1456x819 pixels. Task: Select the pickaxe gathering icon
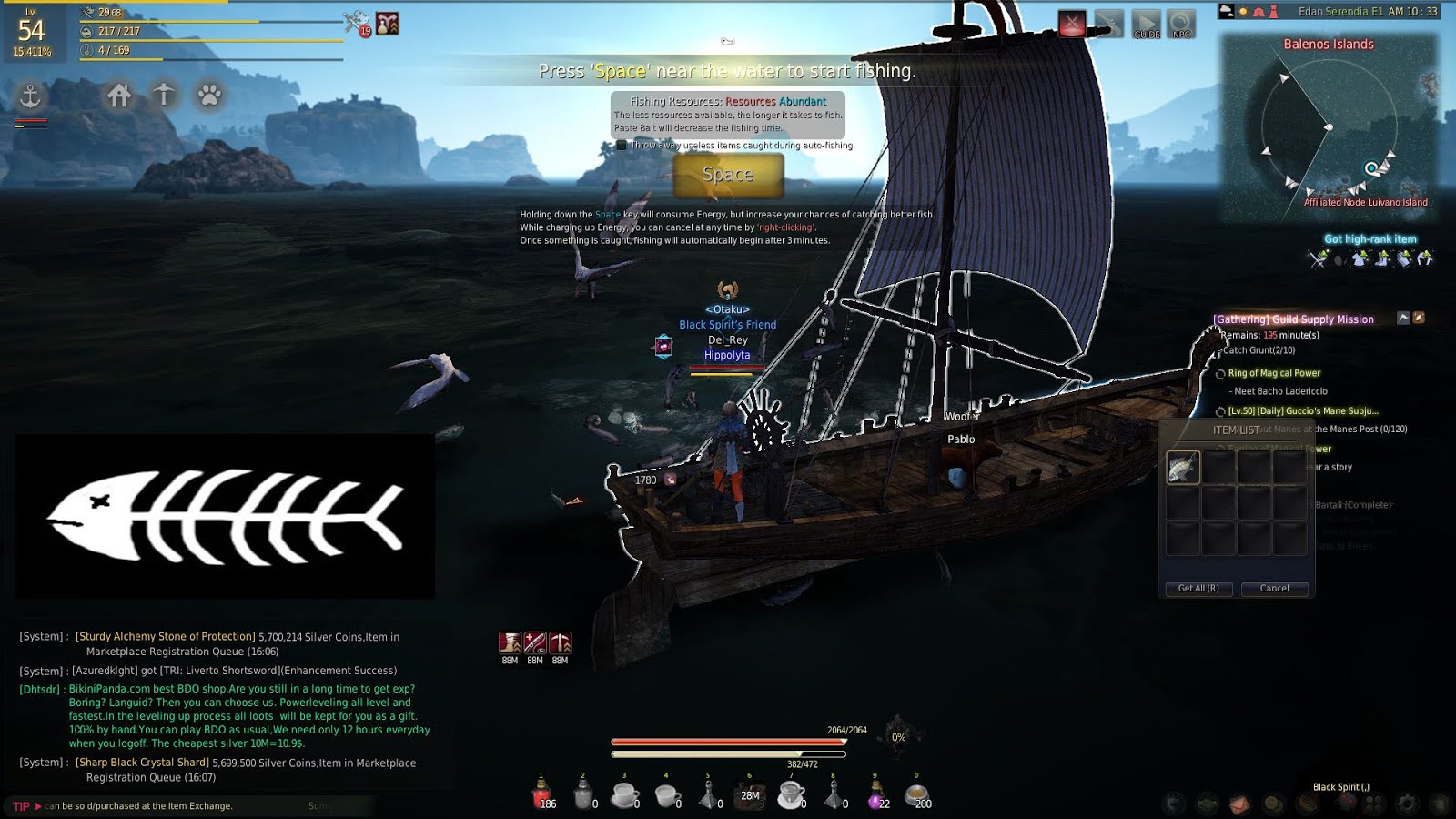click(164, 96)
